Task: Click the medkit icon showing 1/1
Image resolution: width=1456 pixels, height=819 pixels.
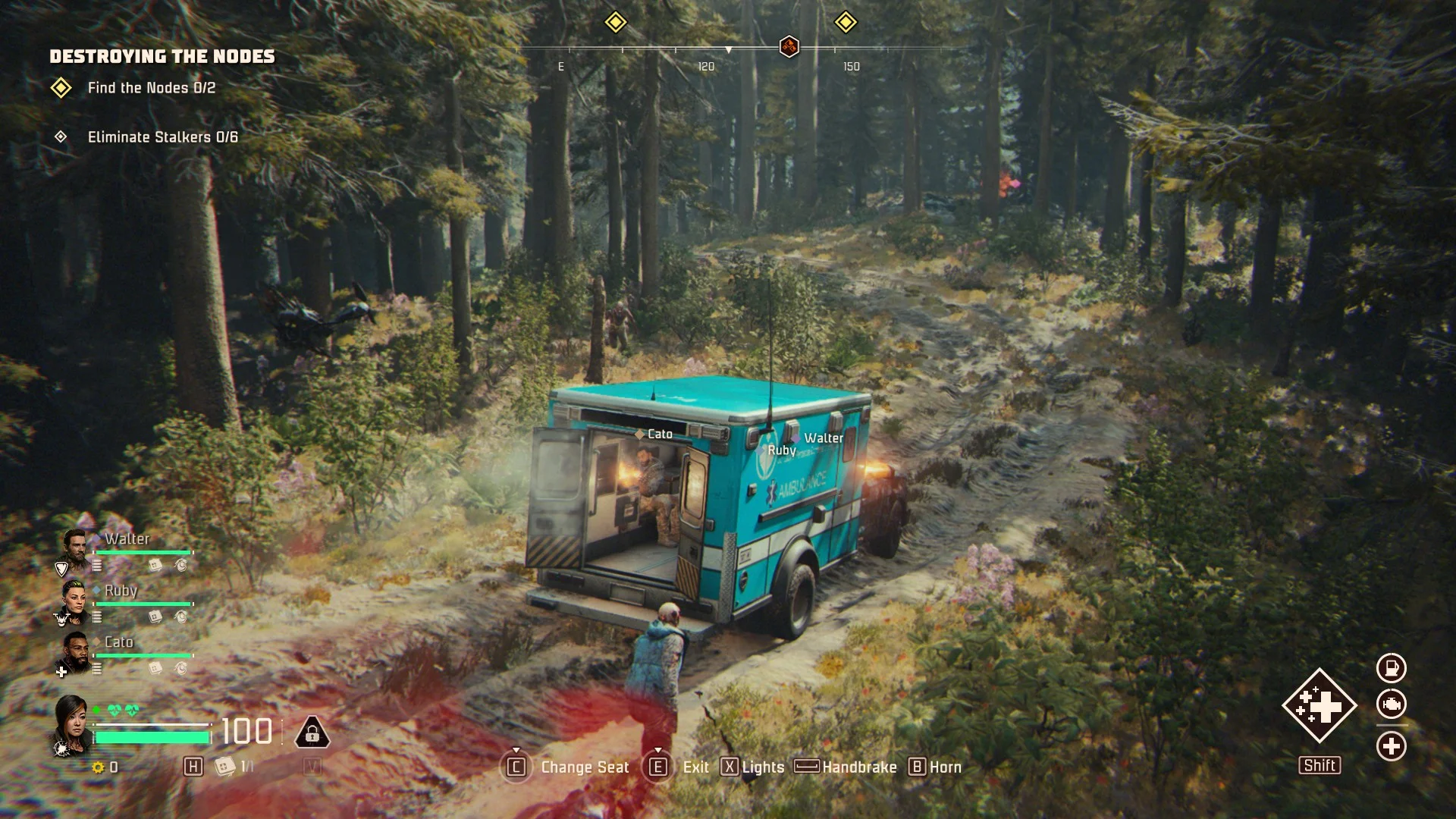Action: (225, 767)
